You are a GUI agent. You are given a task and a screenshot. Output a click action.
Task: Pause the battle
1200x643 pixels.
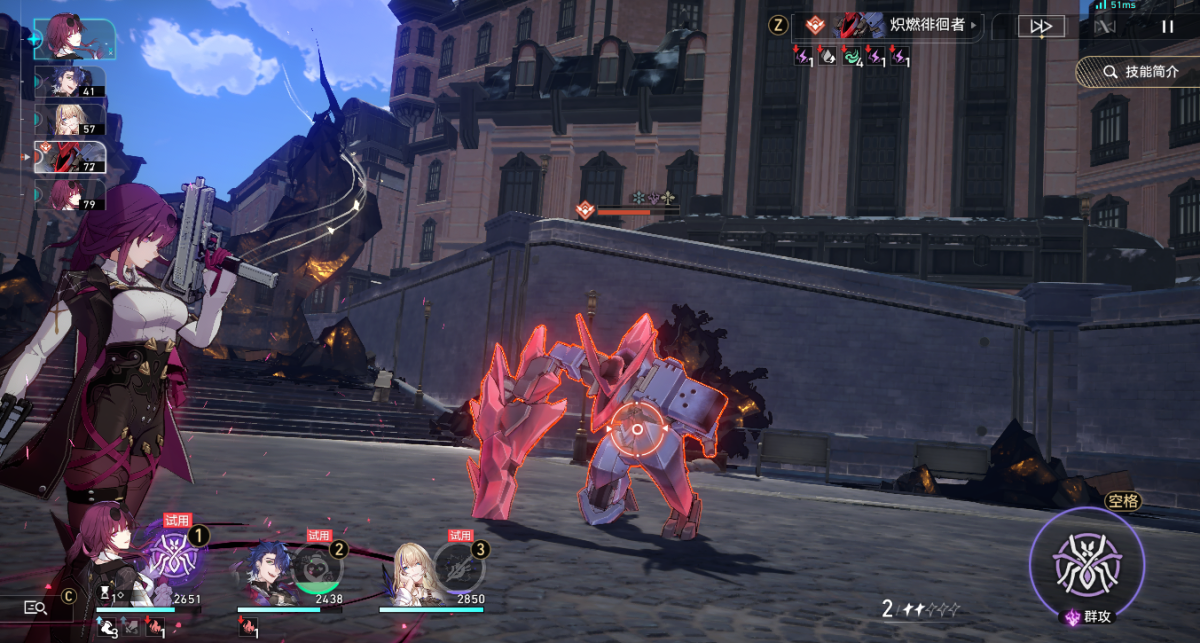point(1166,27)
